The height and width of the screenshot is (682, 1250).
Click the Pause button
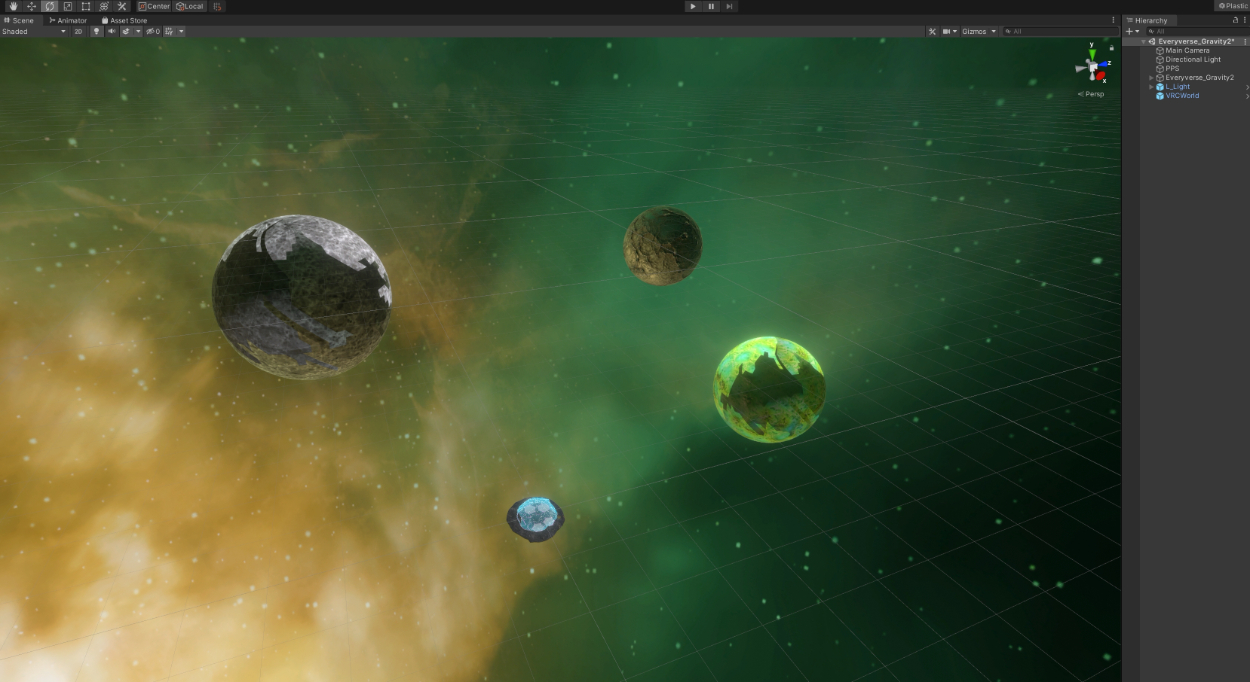[x=711, y=6]
